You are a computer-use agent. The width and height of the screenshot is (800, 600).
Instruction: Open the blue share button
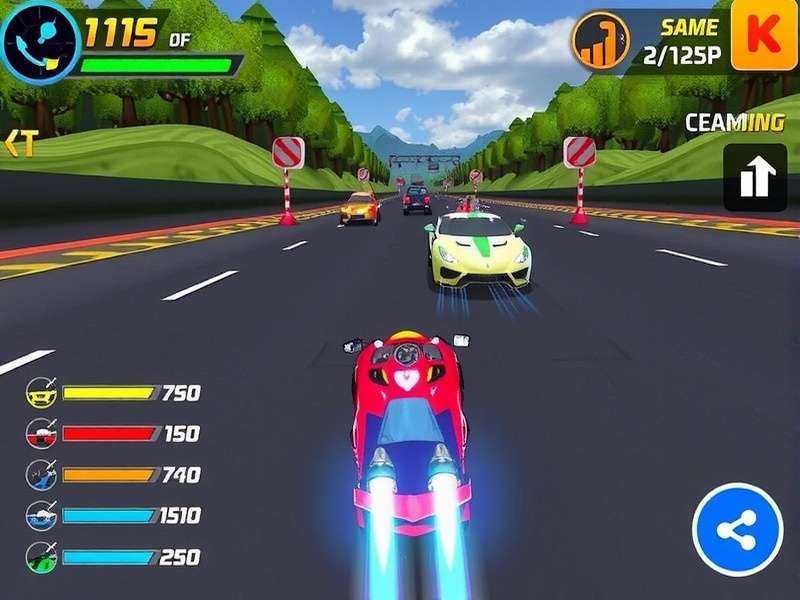tap(737, 530)
